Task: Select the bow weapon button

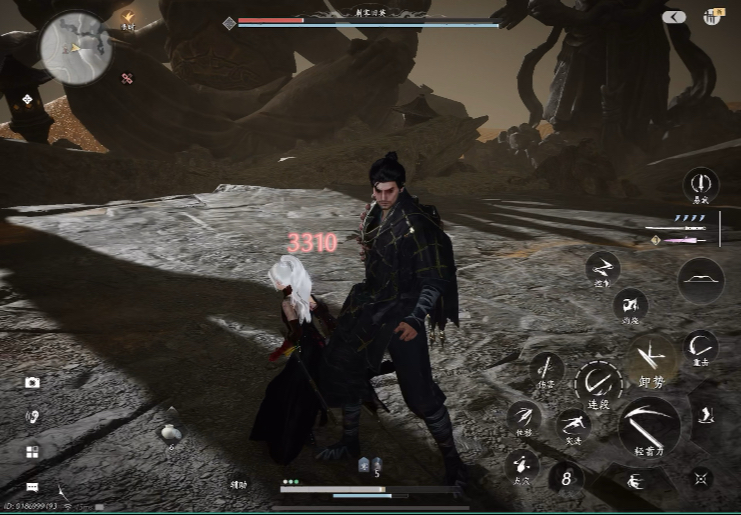Action: tap(701, 280)
